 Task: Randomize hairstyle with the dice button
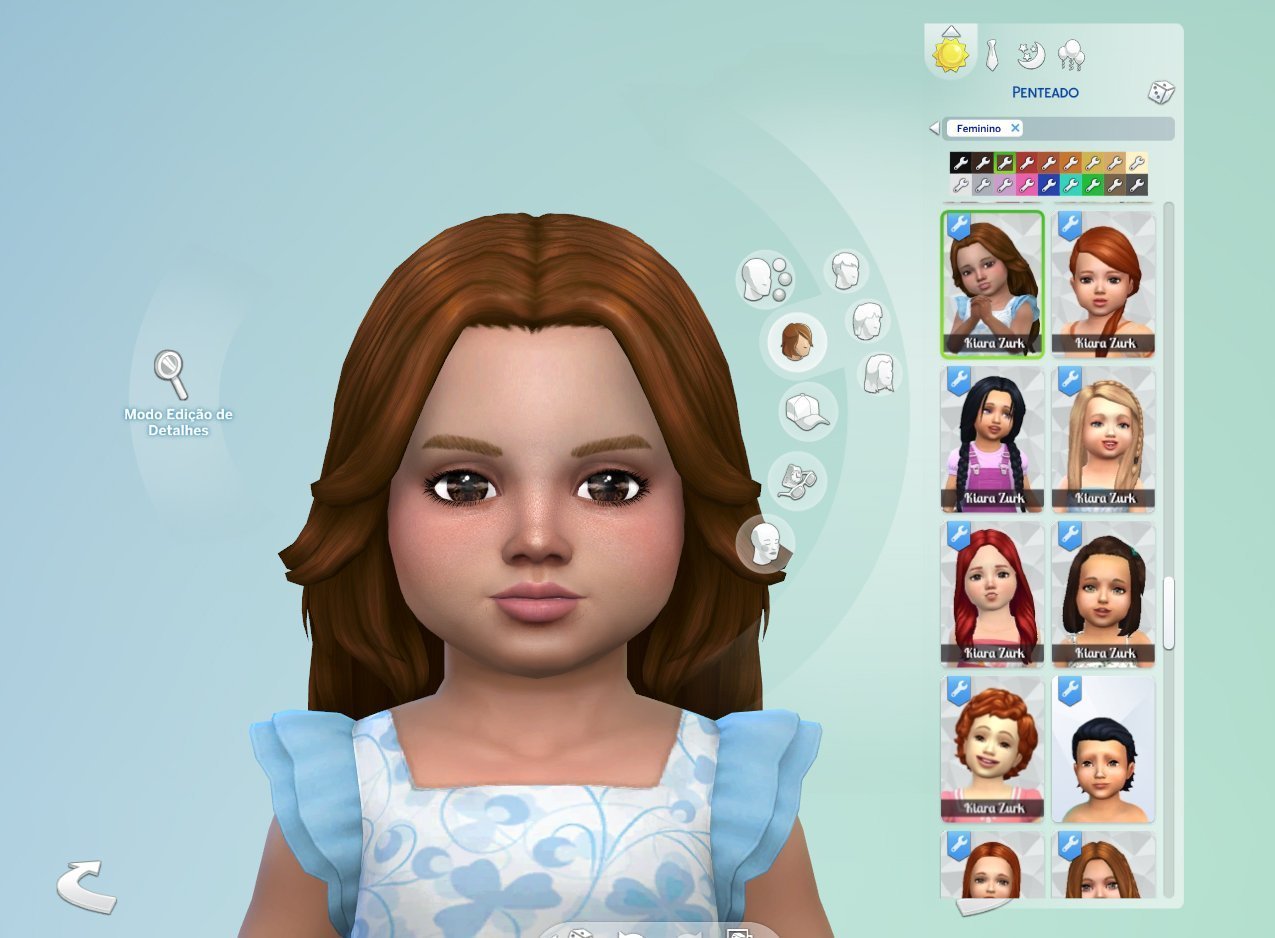click(x=1160, y=93)
